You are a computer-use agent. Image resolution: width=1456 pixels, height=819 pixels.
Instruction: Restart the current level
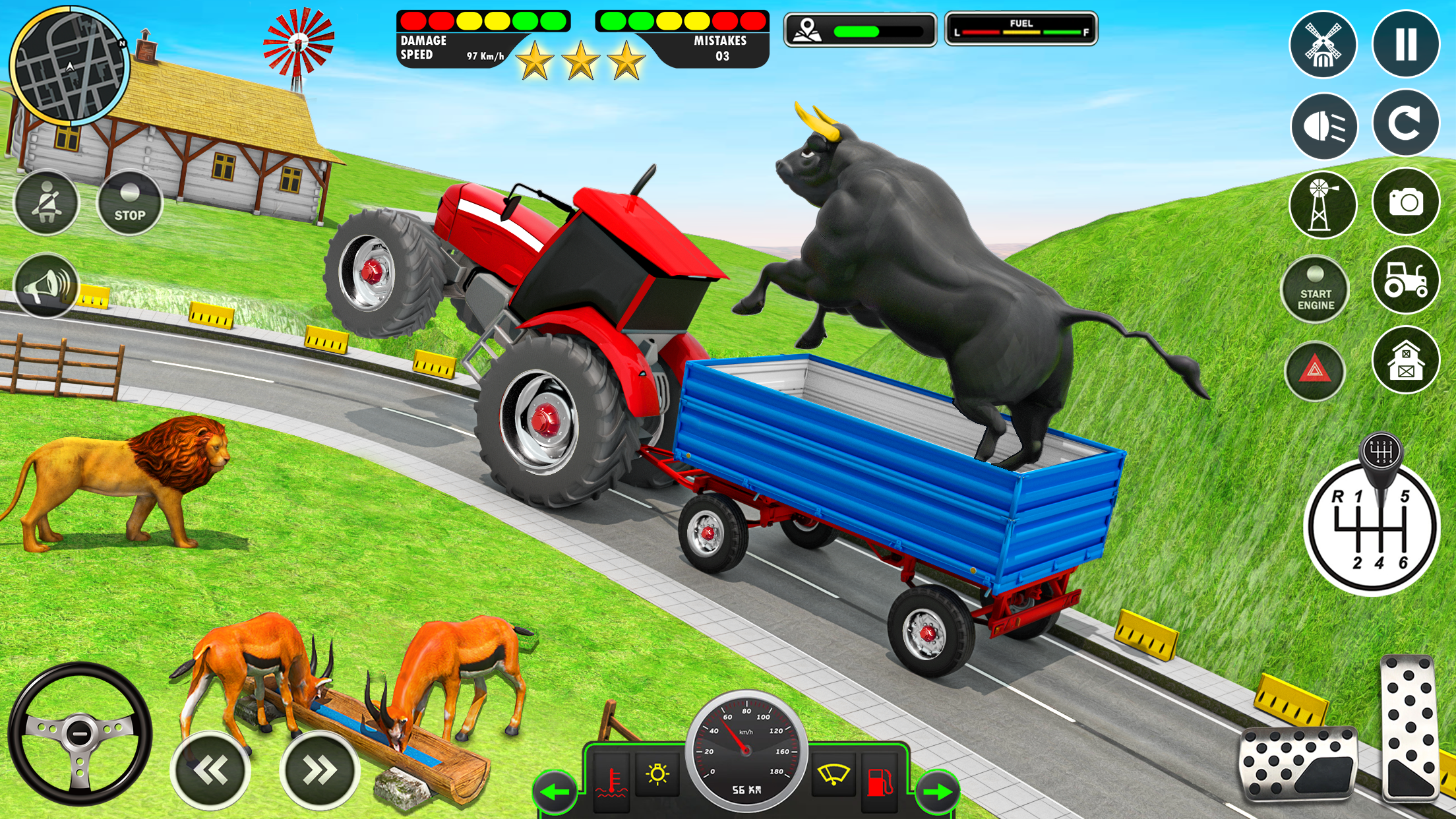click(1407, 125)
